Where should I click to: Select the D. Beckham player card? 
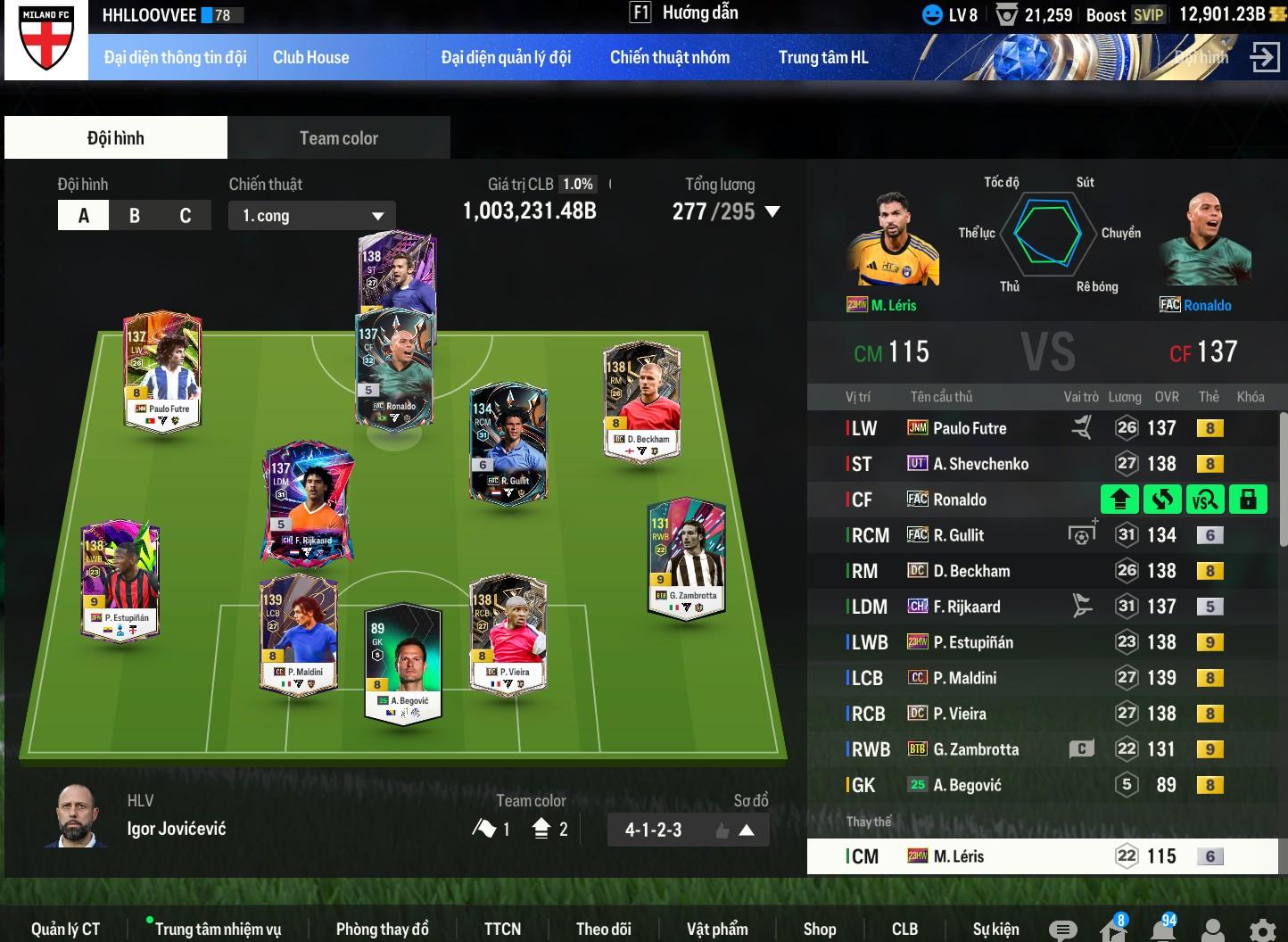click(x=642, y=401)
